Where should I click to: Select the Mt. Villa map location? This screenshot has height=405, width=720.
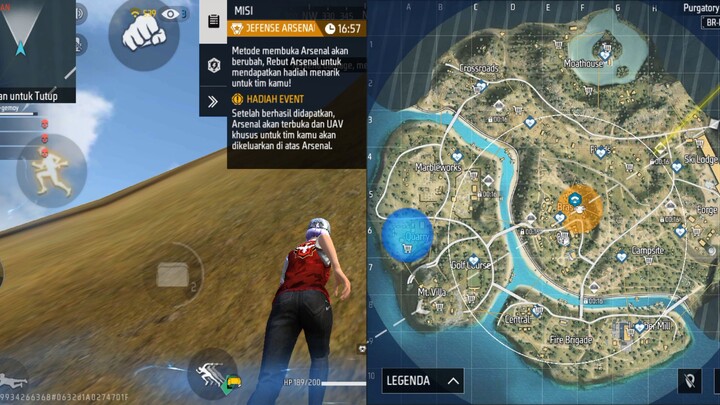point(431,292)
